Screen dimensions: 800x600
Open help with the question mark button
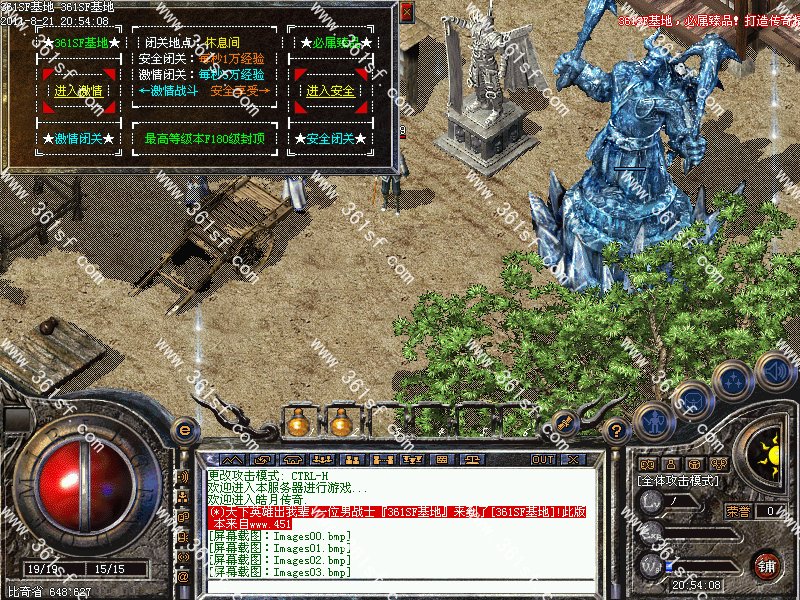[617, 431]
